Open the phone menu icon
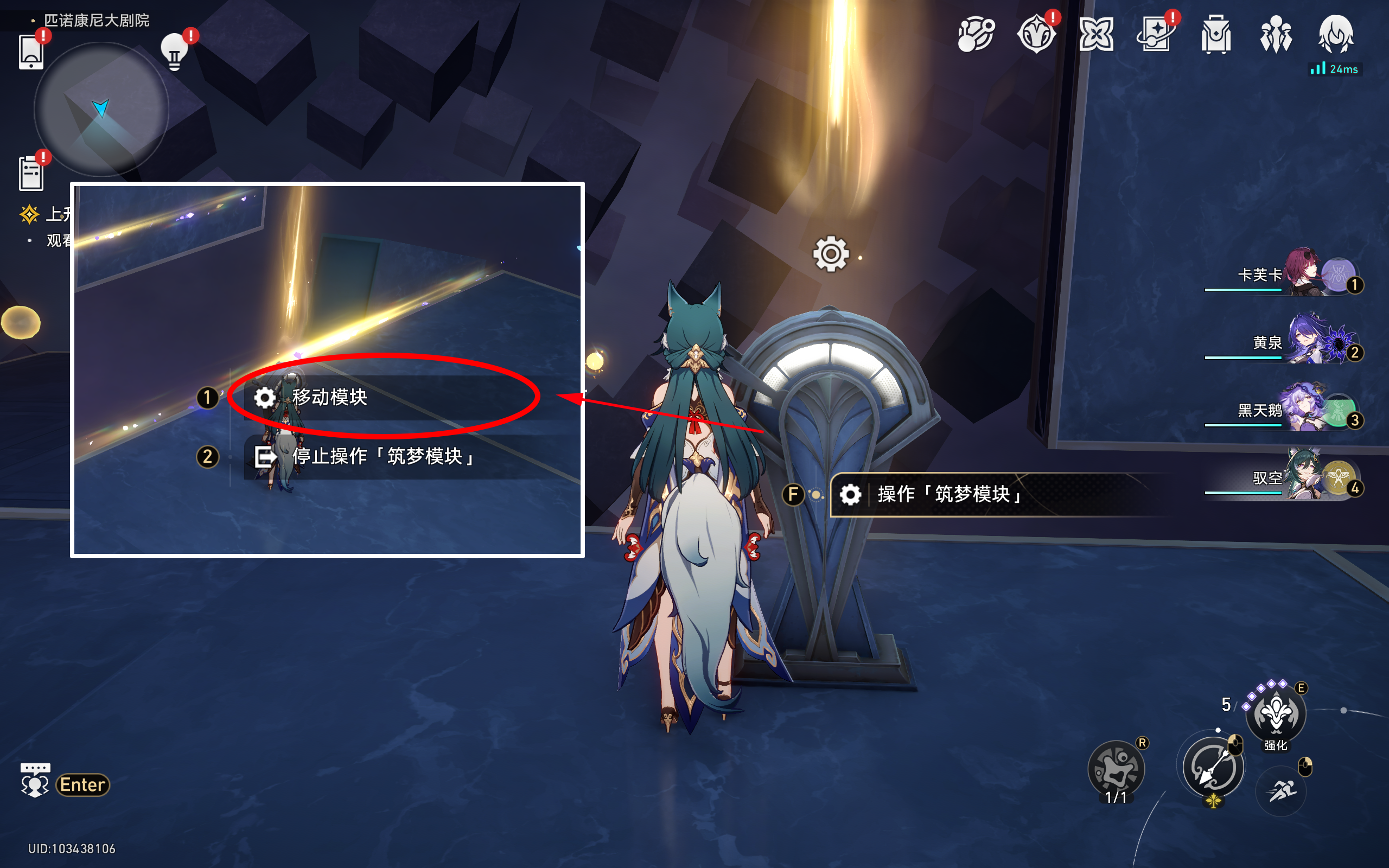 (x=31, y=52)
